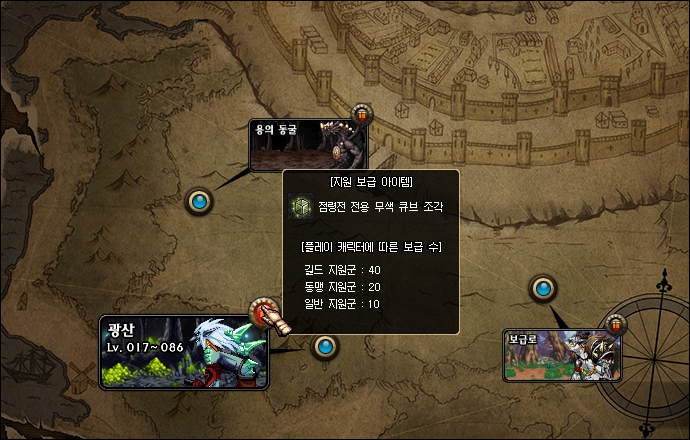Activate the blue orb marker above 보급로

[543, 290]
